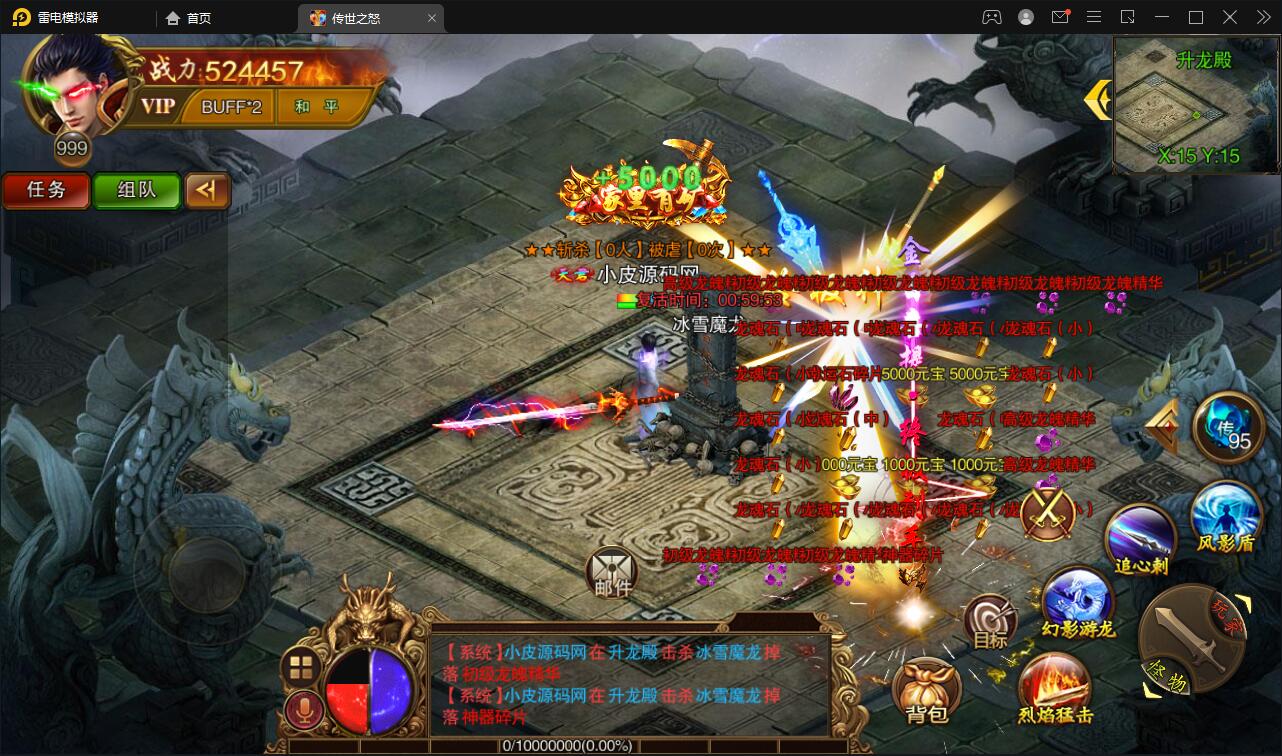Open the 任务 quest button
This screenshot has height=756, width=1282.
click(x=46, y=191)
